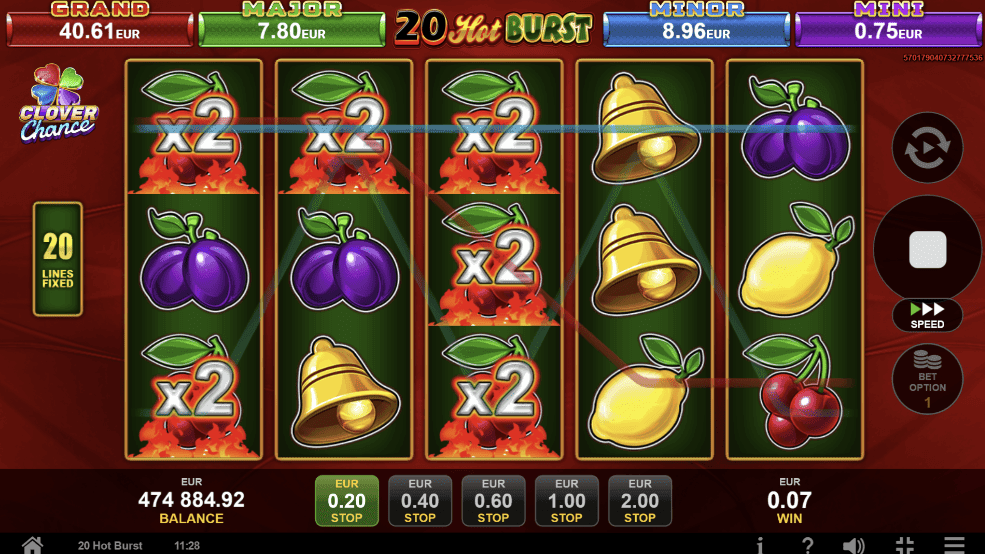This screenshot has height=554, width=985.
Task: Open the help question mark
Action: (x=807, y=545)
